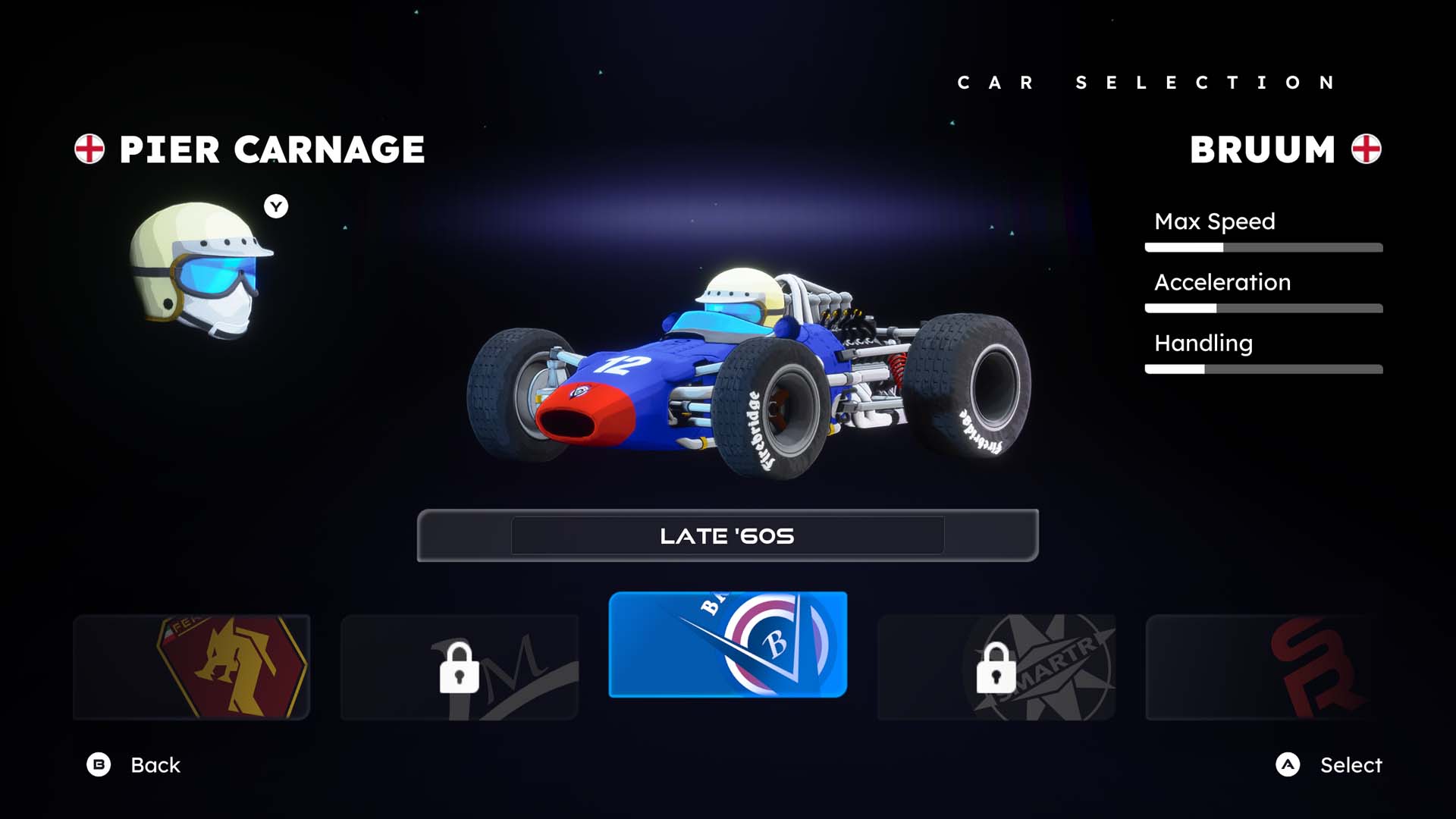Select the gold wolf crest team tile
Viewport: 1456px width, 819px height.
[x=191, y=667]
